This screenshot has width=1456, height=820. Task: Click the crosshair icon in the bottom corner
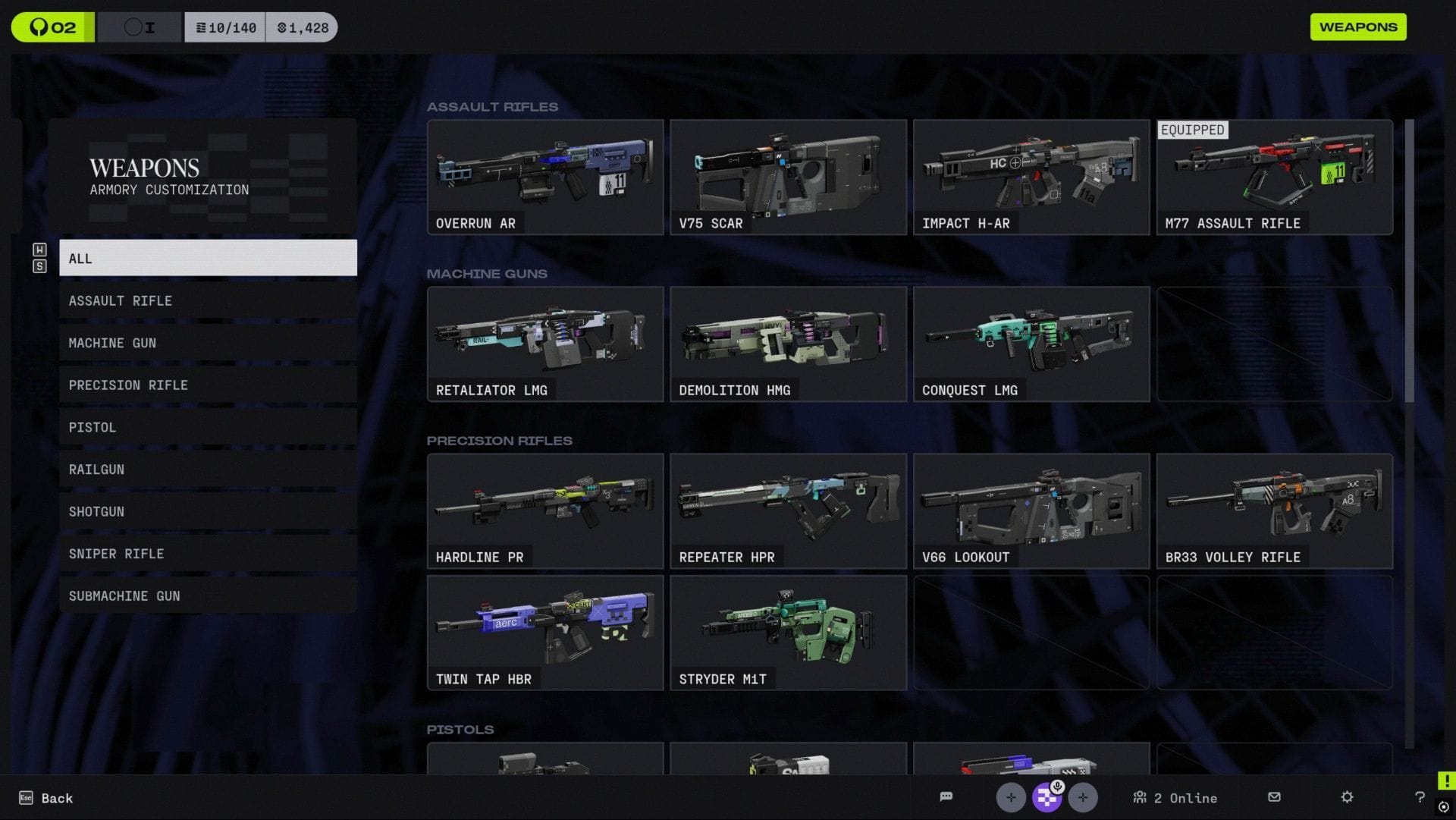tap(1445, 806)
